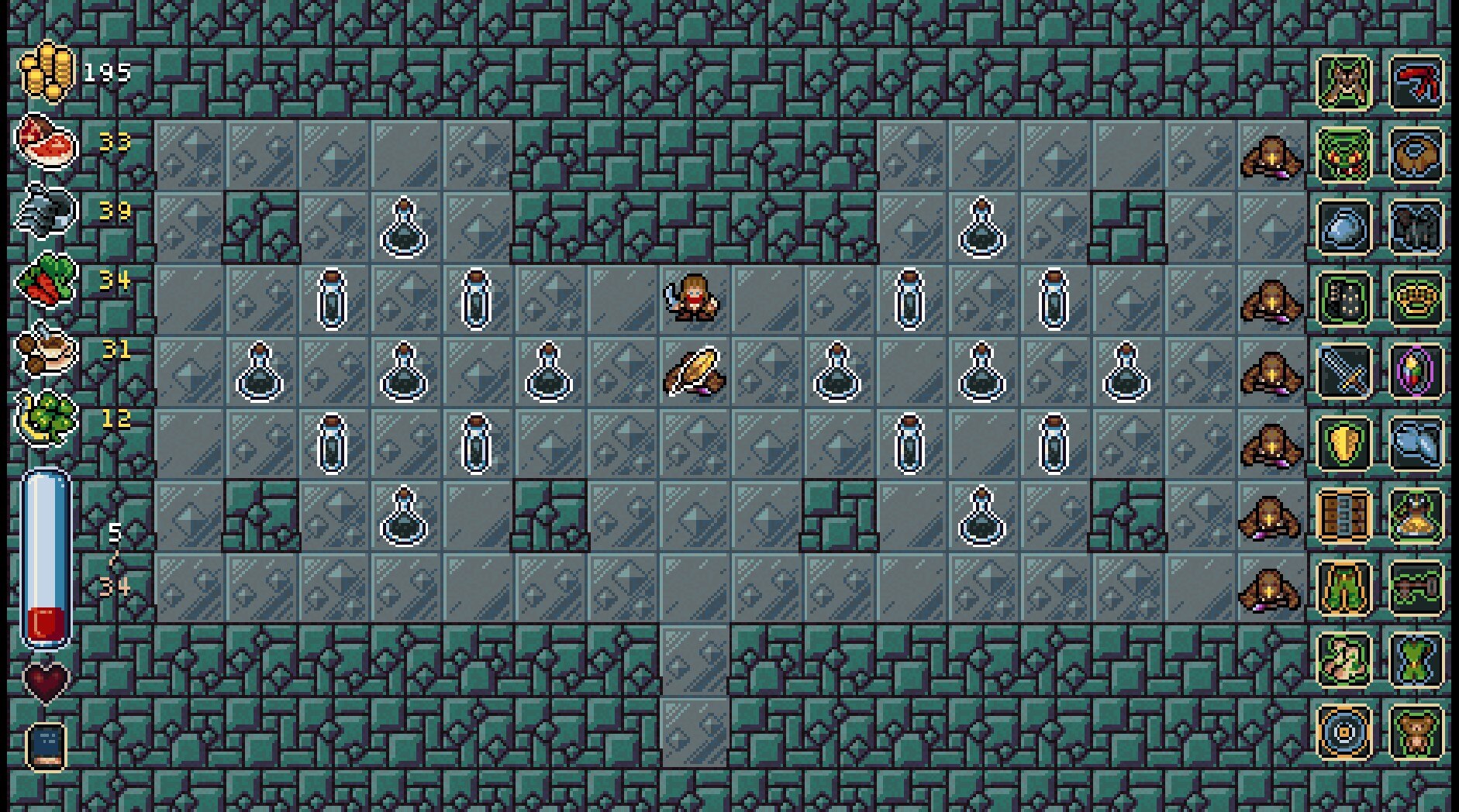Select the green trousers item slot
1459x812 pixels.
[1344, 587]
